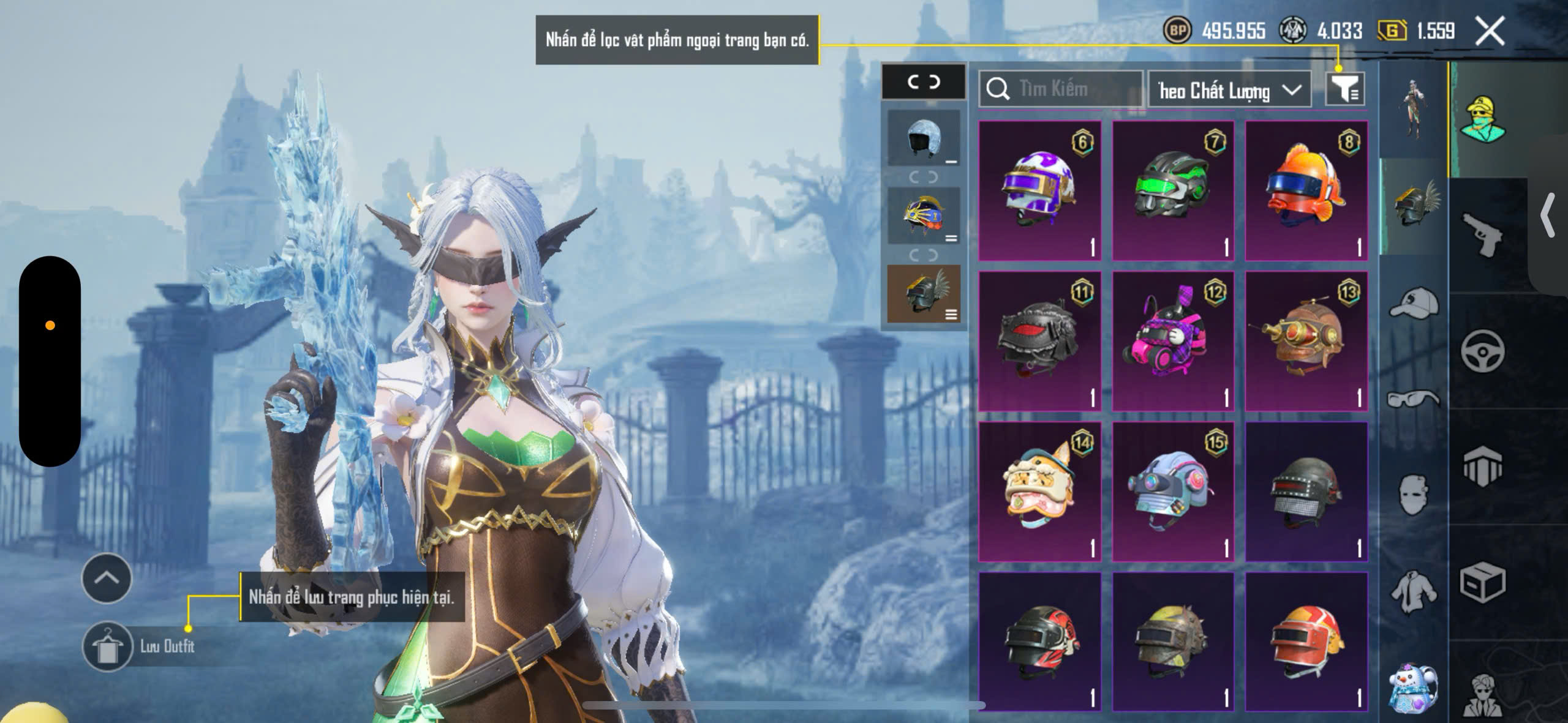This screenshot has width=1568, height=723.
Task: Select the green visor black helmet
Action: click(1172, 190)
